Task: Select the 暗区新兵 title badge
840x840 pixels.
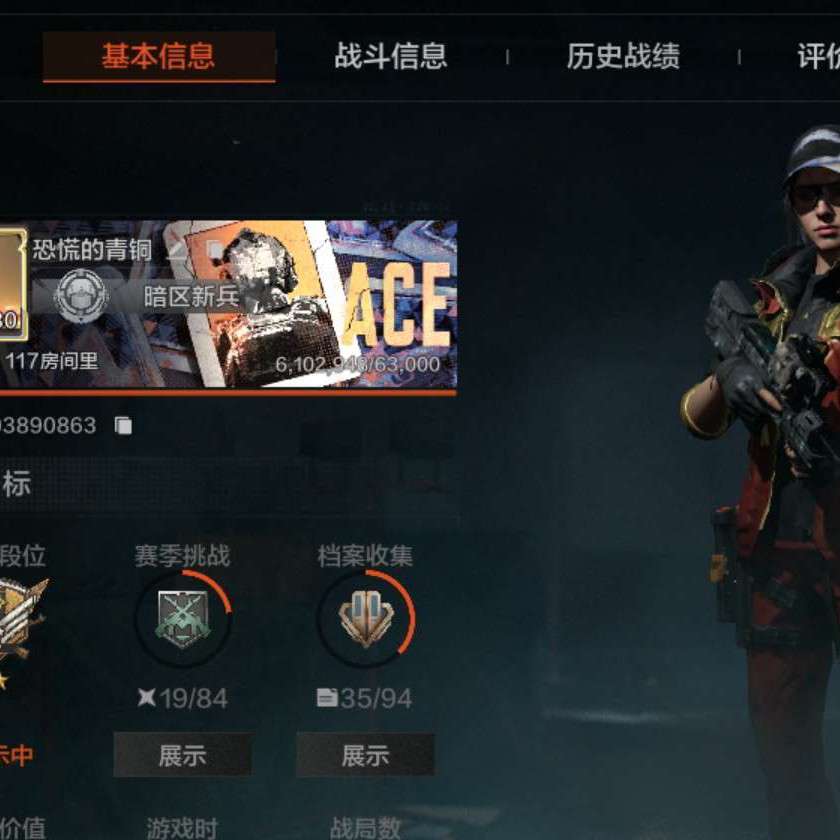Action: [x=82, y=296]
